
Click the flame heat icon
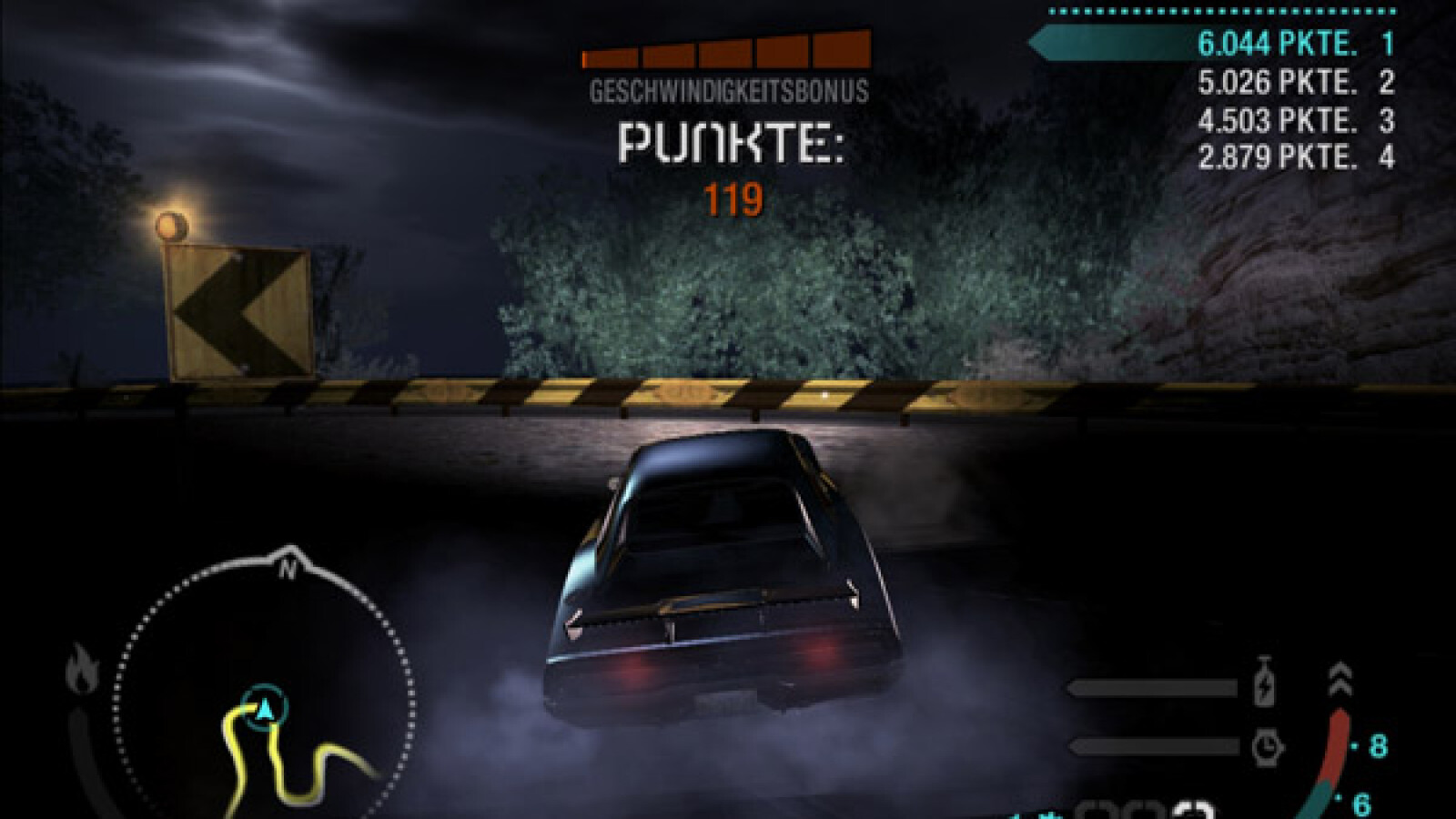point(80,671)
